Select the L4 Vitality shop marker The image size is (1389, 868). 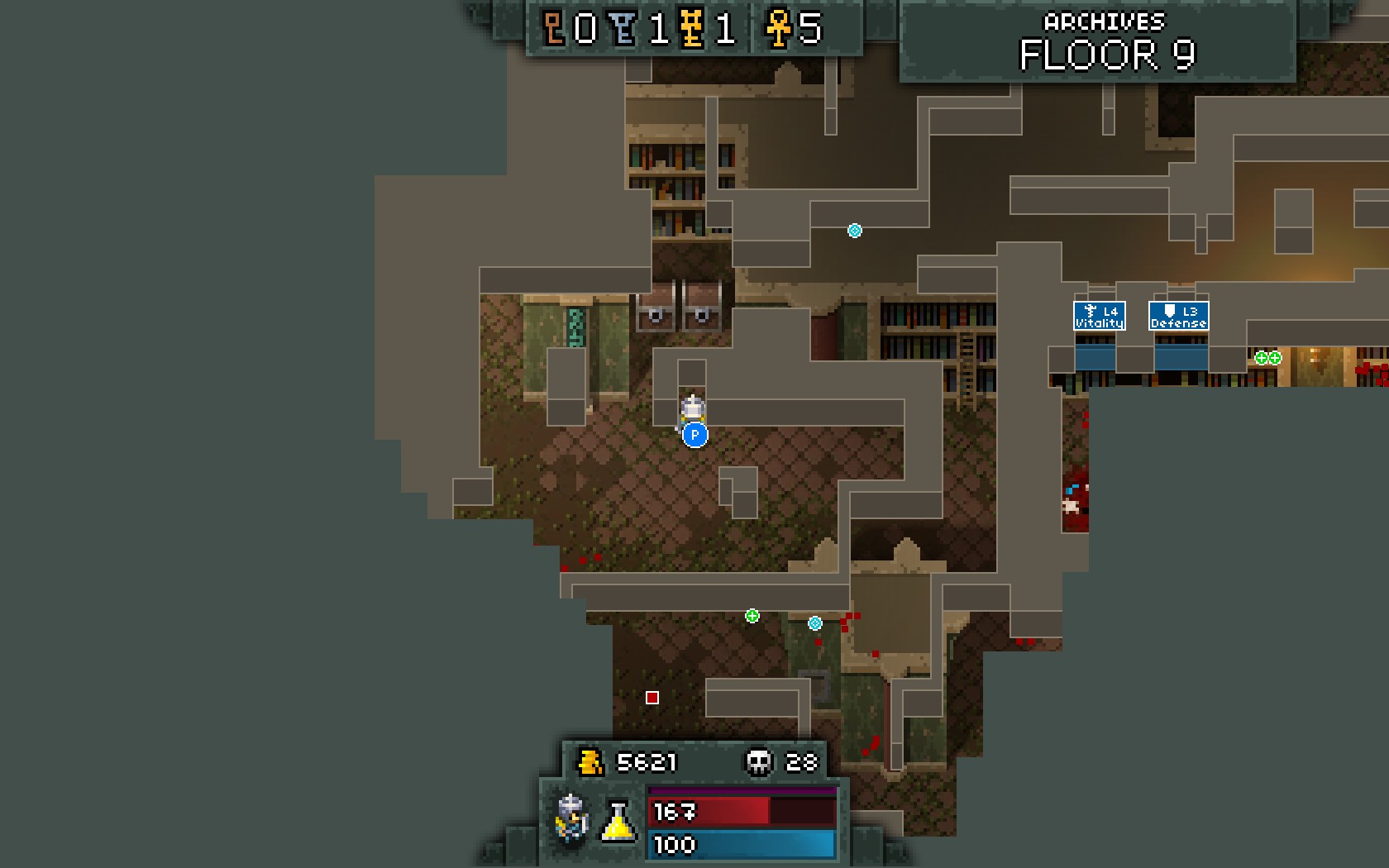point(1099,316)
